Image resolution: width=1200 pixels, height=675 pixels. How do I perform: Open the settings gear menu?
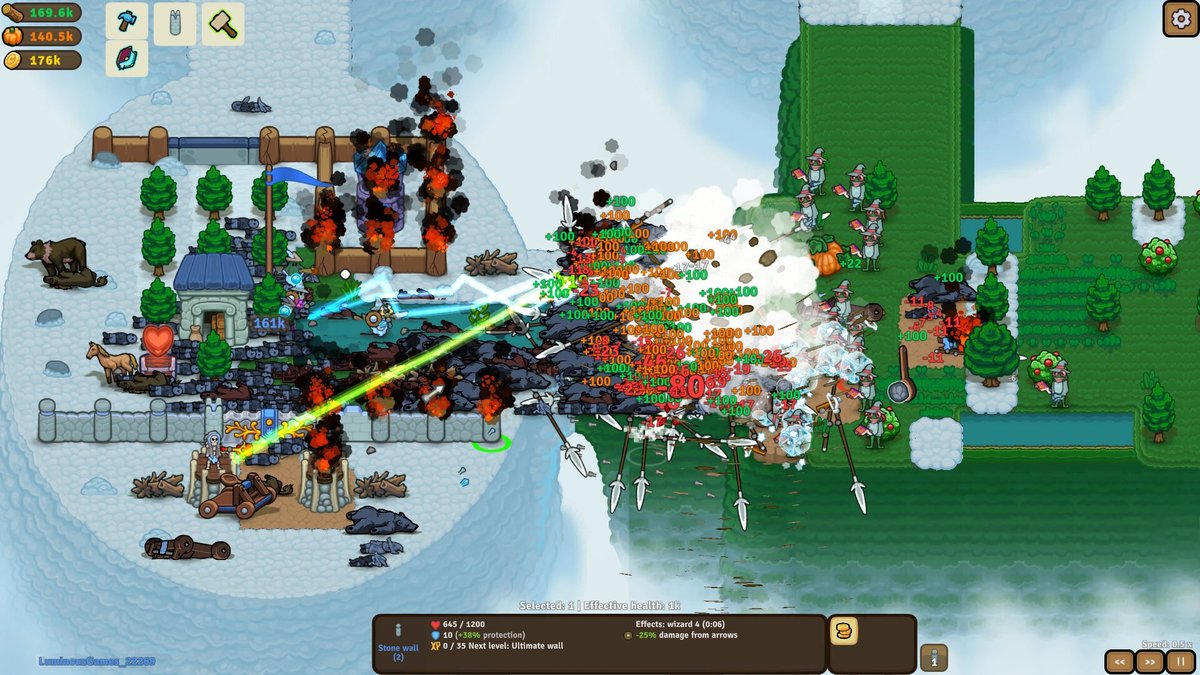point(1179,18)
